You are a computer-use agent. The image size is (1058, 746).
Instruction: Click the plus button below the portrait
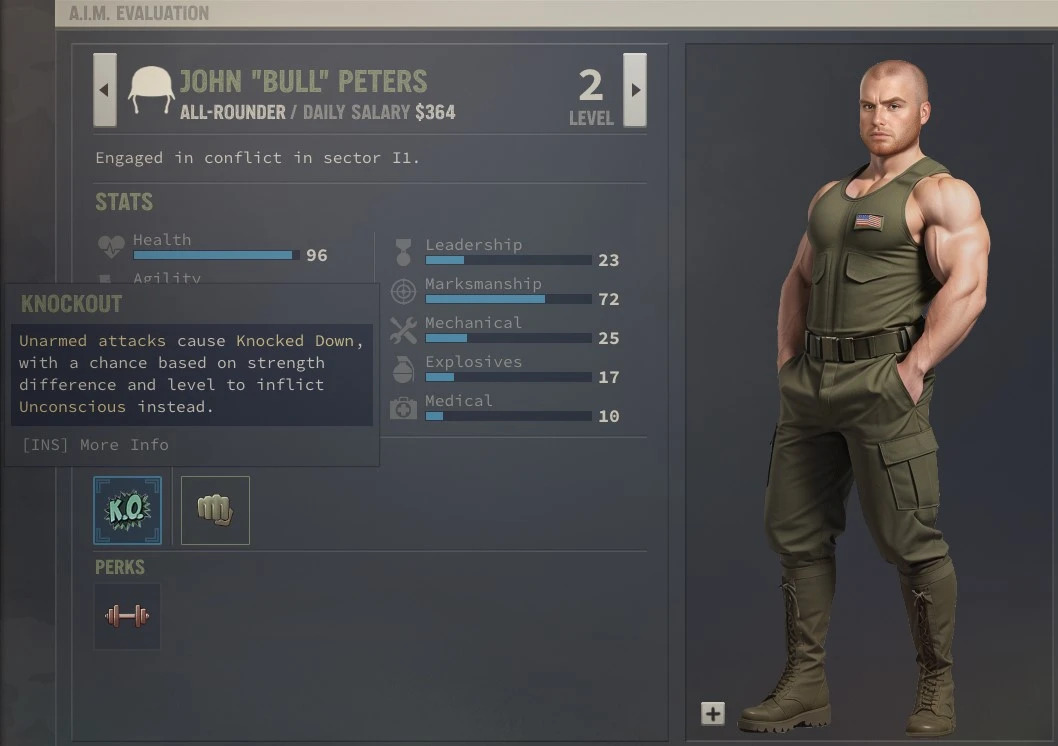pyautogui.click(x=712, y=713)
